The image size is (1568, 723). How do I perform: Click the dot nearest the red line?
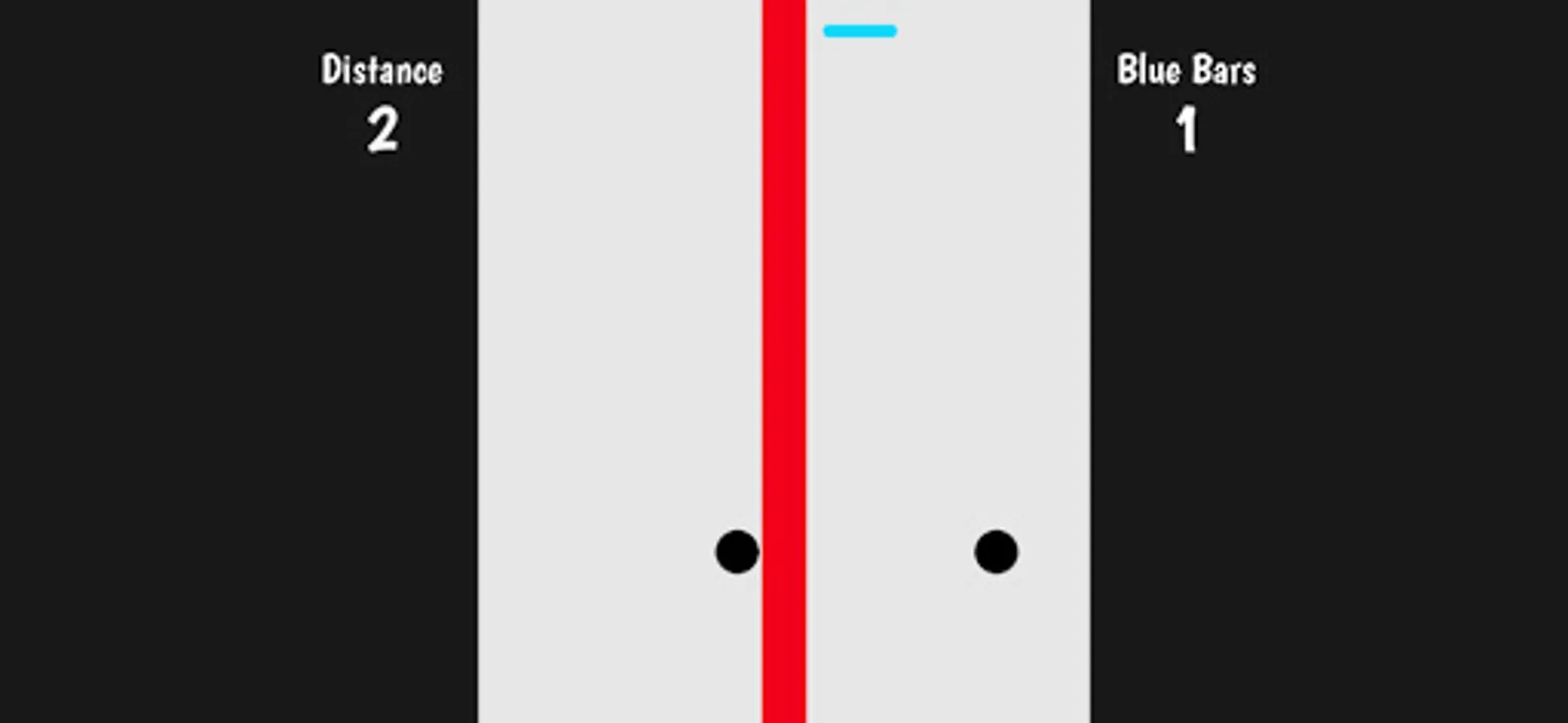click(x=735, y=551)
